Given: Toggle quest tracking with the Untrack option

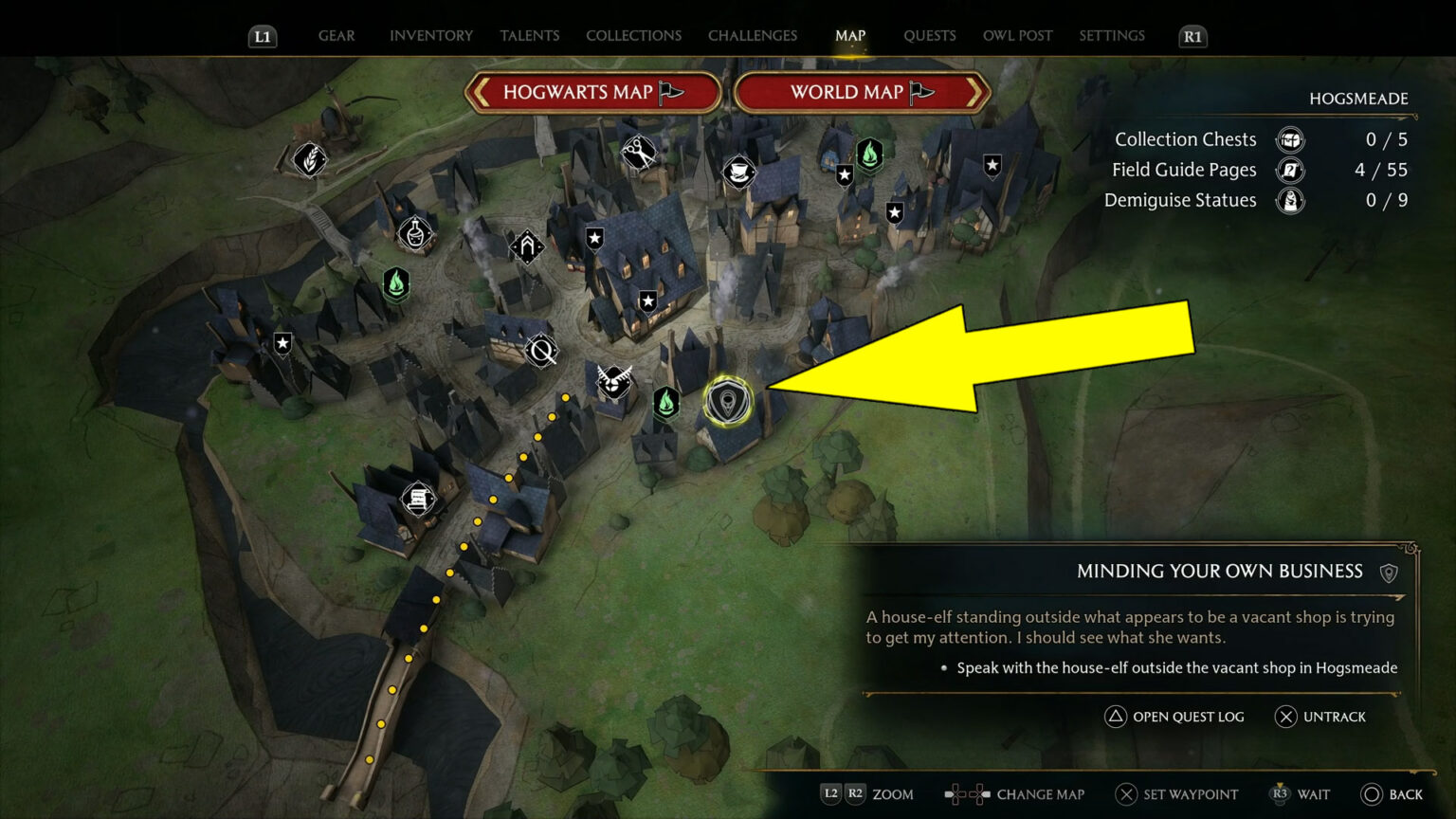Looking at the screenshot, I should pos(1319,717).
